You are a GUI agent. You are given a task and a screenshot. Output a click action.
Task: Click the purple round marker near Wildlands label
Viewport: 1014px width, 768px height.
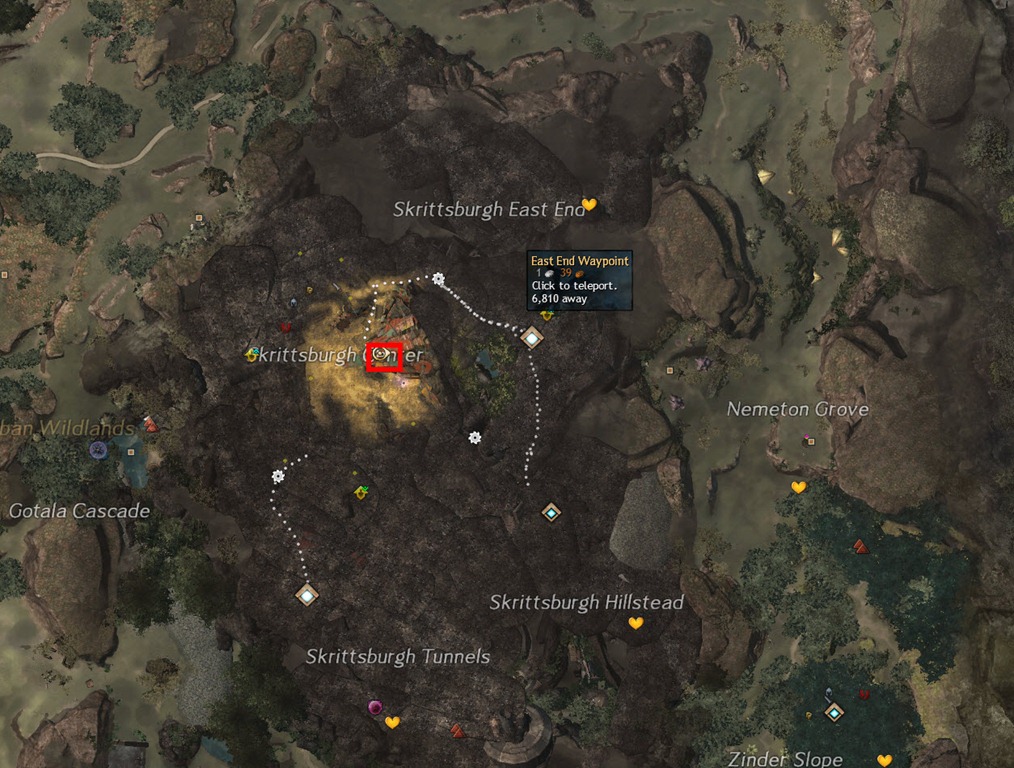[98, 450]
